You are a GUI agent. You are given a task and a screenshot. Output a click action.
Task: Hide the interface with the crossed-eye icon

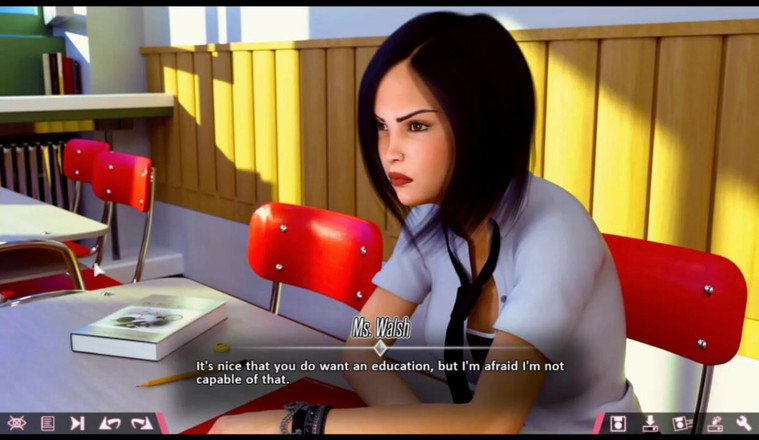pyautogui.click(x=16, y=423)
